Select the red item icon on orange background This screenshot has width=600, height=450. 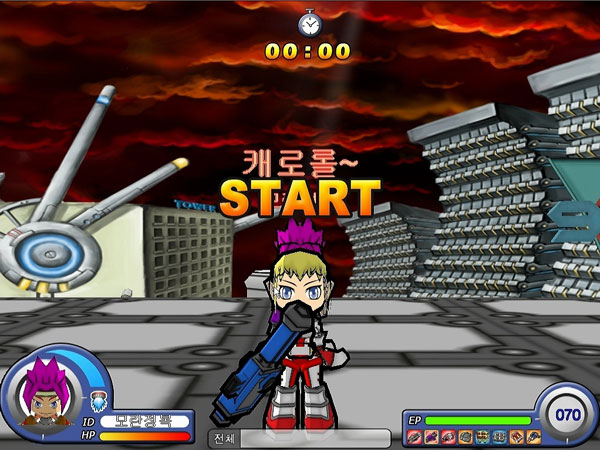[x=516, y=437]
